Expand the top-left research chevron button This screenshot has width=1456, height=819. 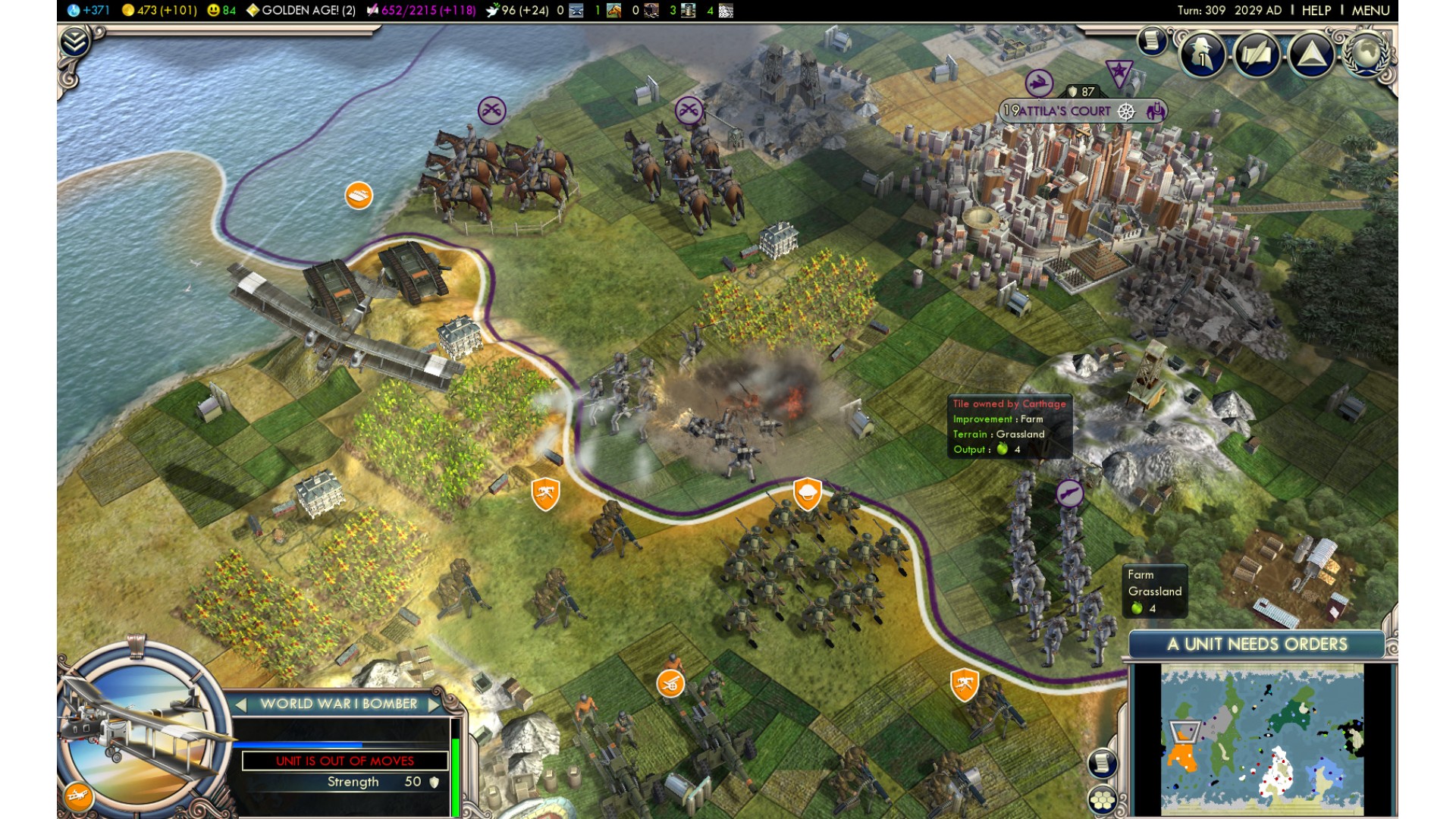click(75, 42)
